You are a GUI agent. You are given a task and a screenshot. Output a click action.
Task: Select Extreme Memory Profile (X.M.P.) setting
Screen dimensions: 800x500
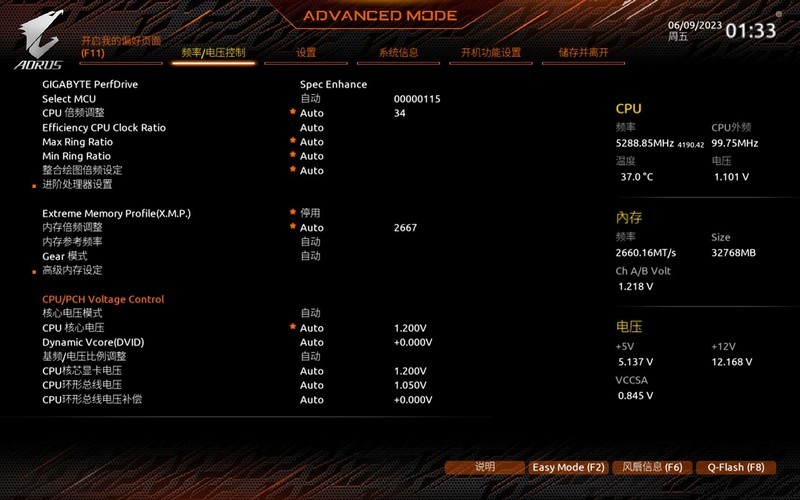[116, 213]
